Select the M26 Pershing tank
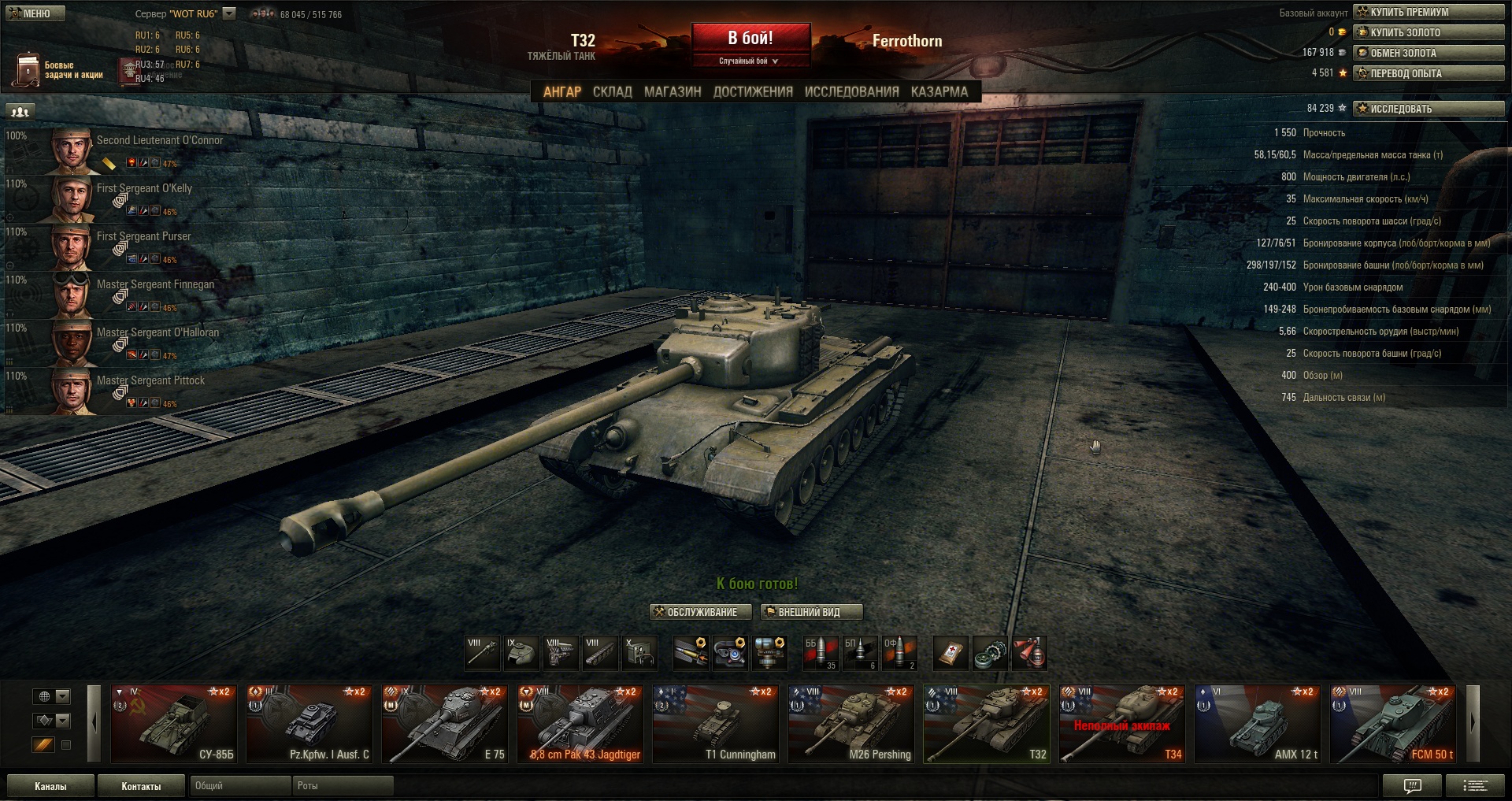 click(851, 724)
